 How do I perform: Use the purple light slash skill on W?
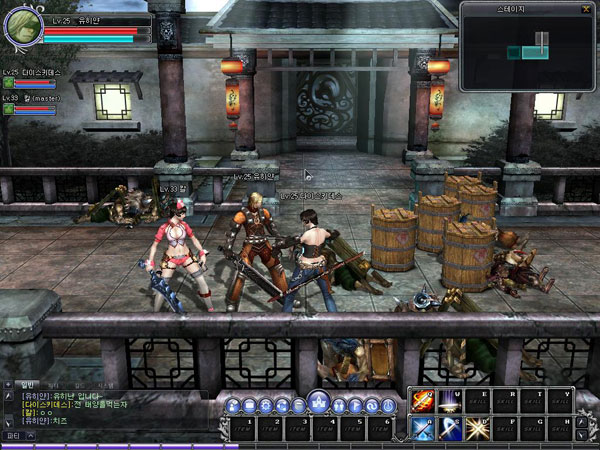(x=448, y=401)
